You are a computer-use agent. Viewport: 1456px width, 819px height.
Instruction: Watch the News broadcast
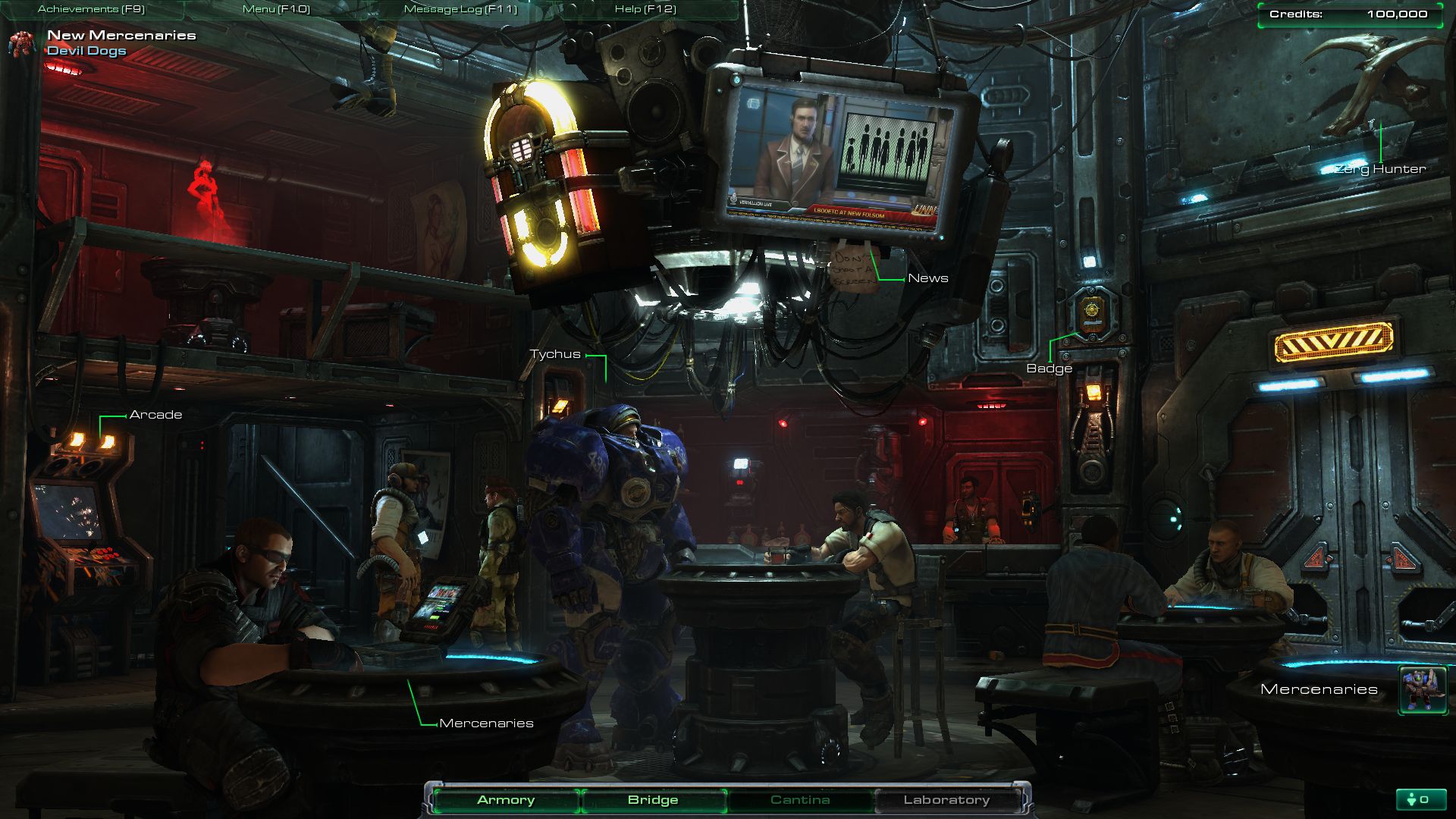coord(927,278)
